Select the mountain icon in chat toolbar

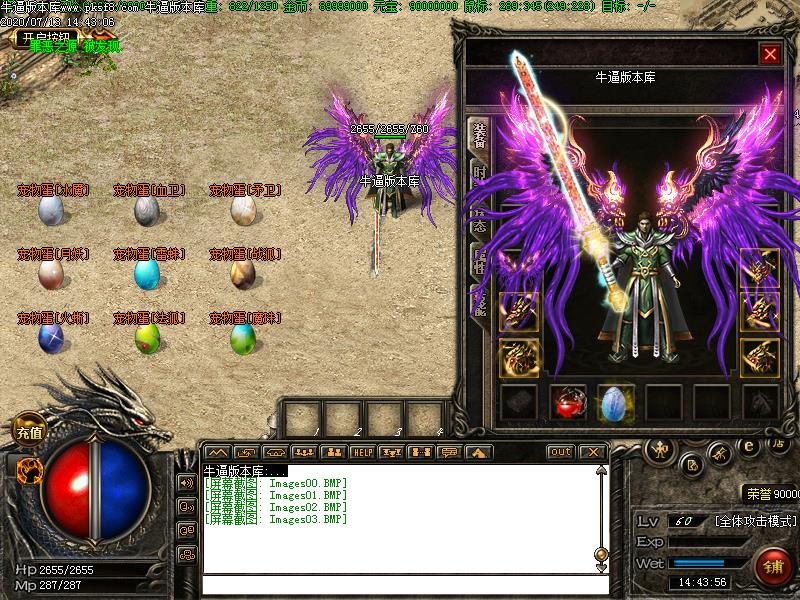tap(217, 452)
